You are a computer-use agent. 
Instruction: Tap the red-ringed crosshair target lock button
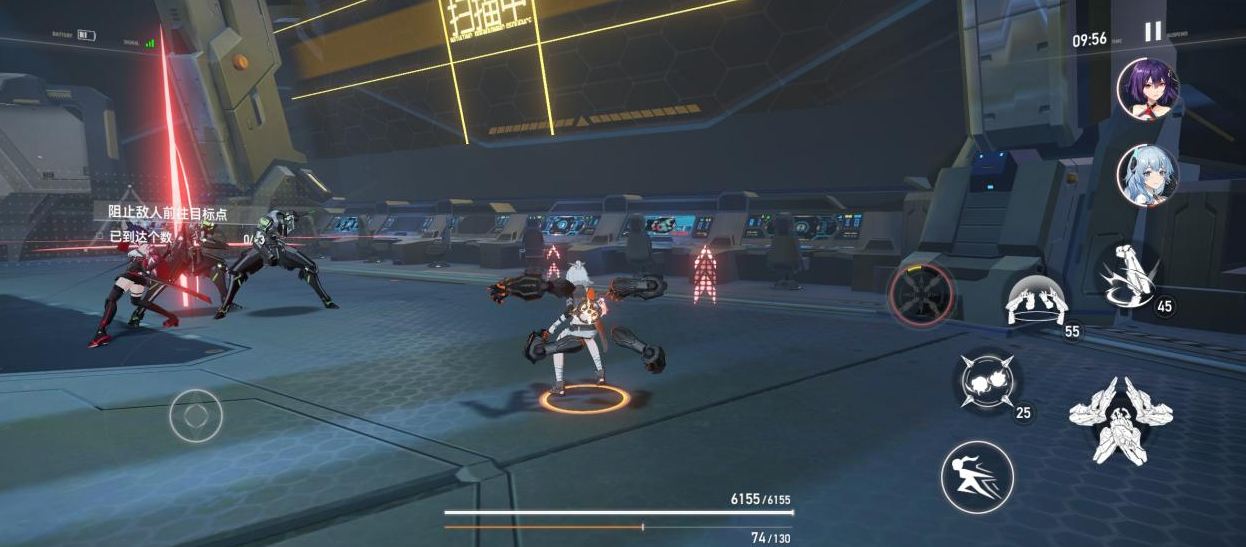pyautogui.click(x=921, y=294)
